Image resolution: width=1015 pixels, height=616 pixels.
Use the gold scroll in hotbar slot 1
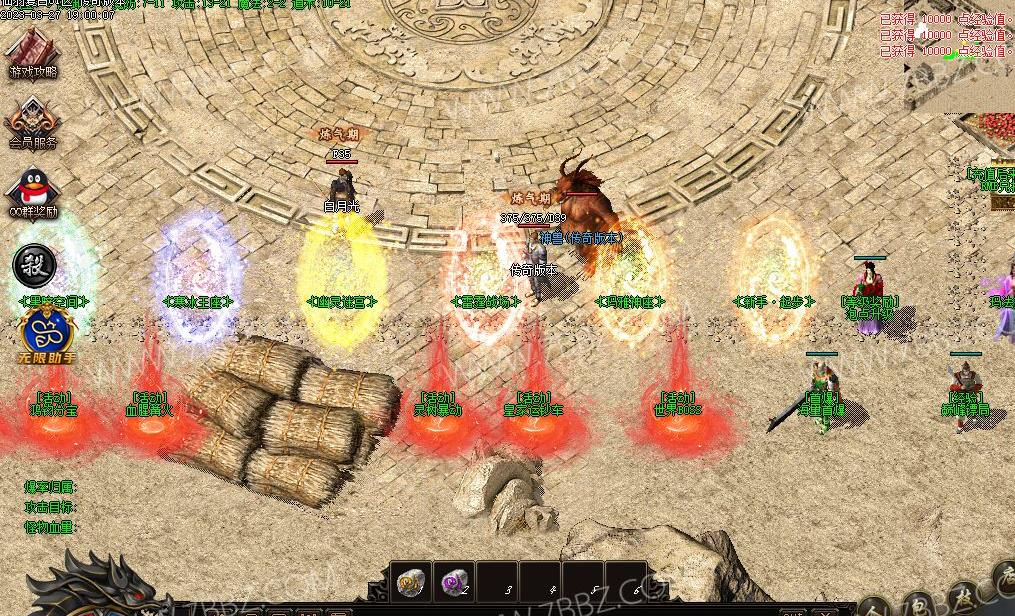411,582
